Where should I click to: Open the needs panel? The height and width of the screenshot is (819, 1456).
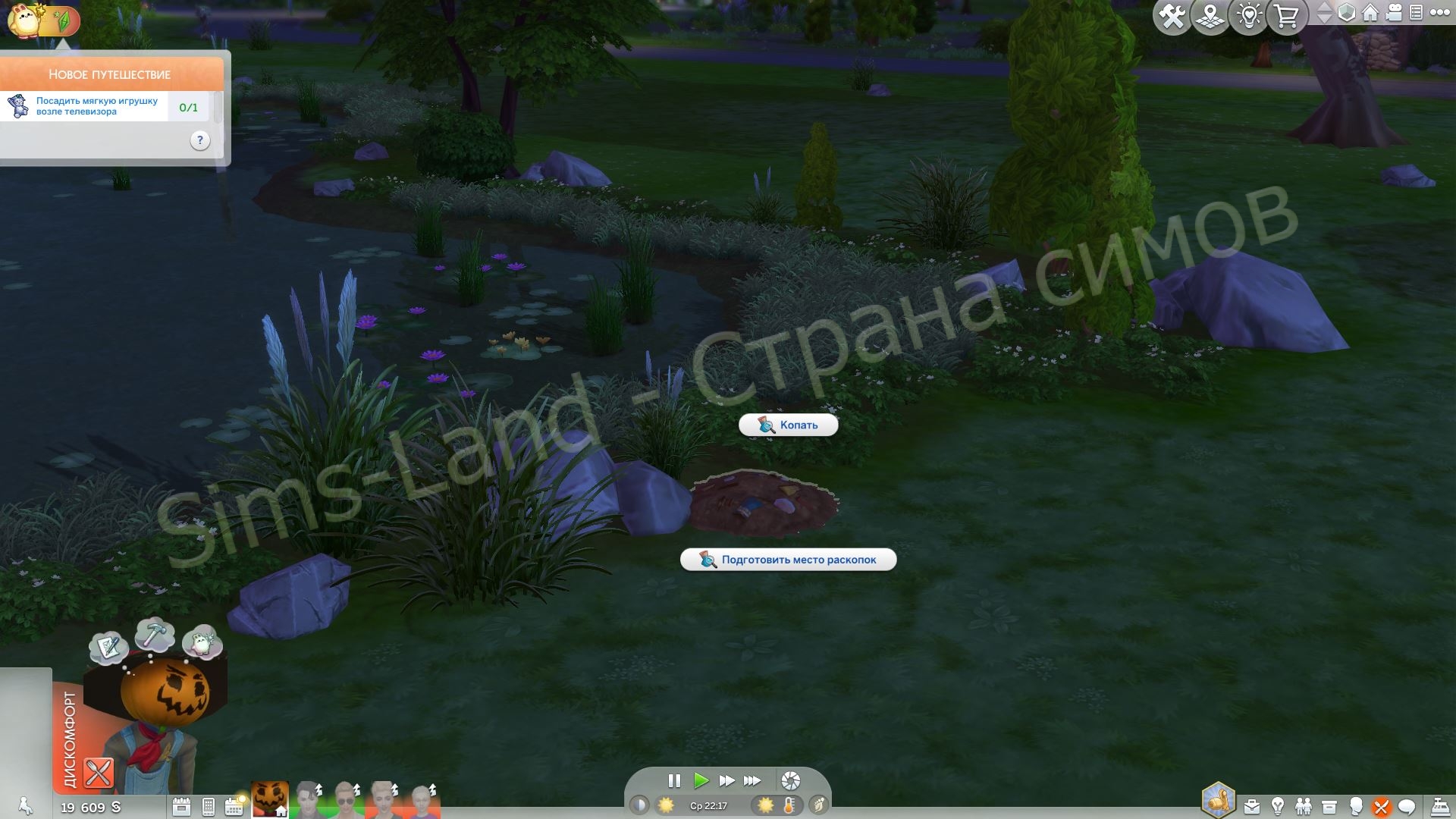(x=1381, y=807)
